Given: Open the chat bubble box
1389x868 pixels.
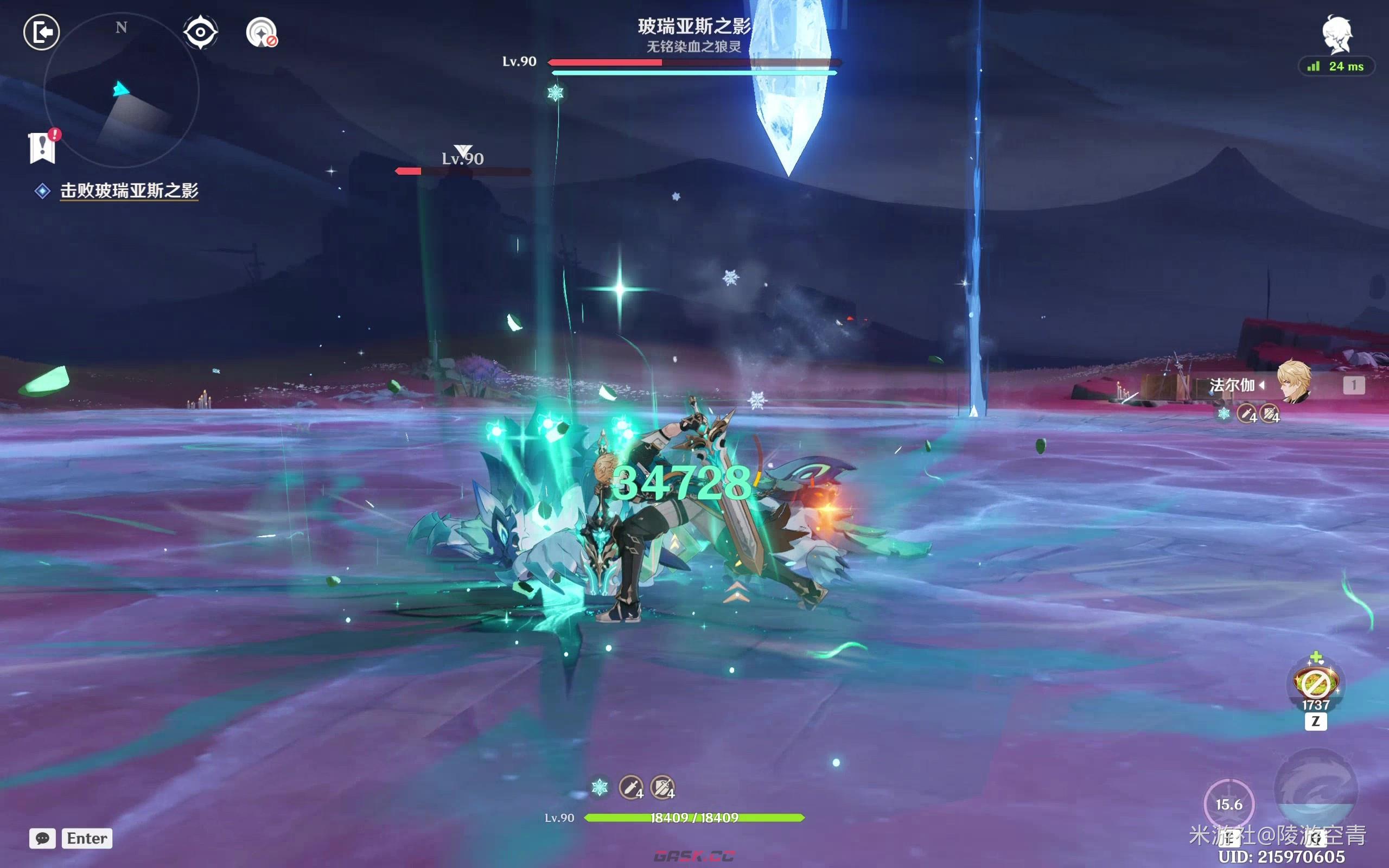Looking at the screenshot, I should pos(43,838).
